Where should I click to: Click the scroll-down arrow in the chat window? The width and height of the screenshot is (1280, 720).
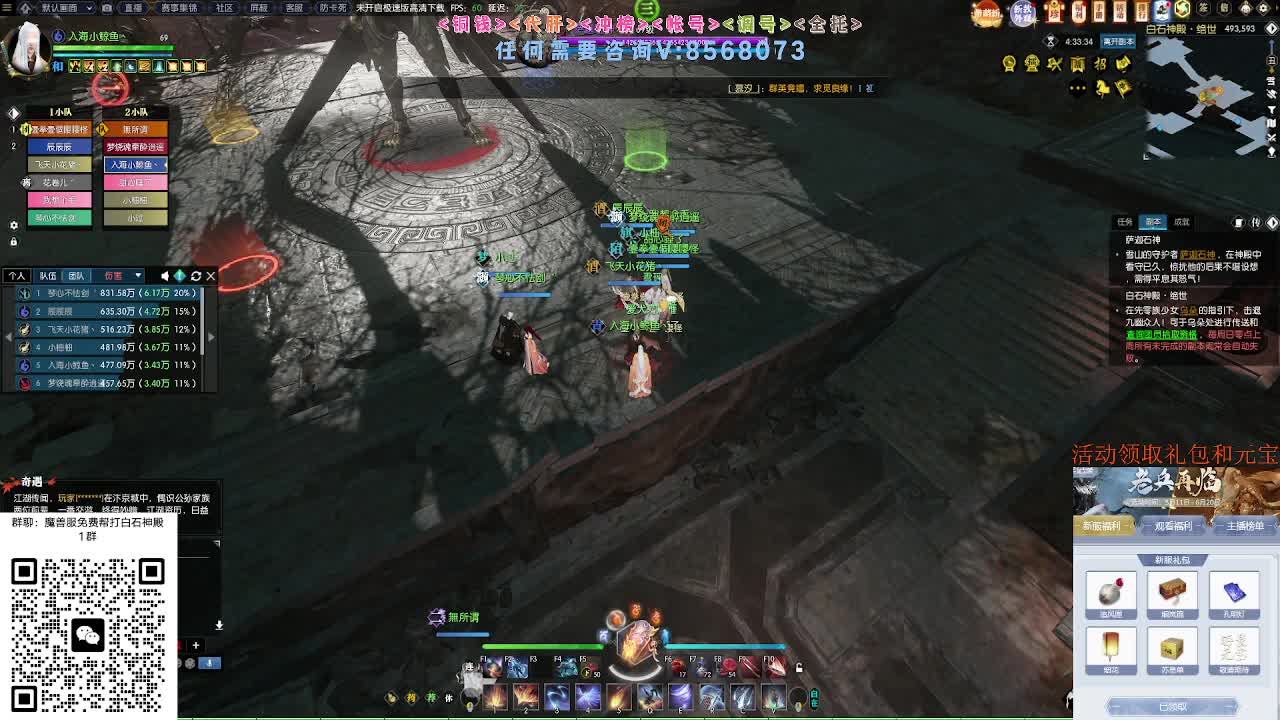(219, 625)
